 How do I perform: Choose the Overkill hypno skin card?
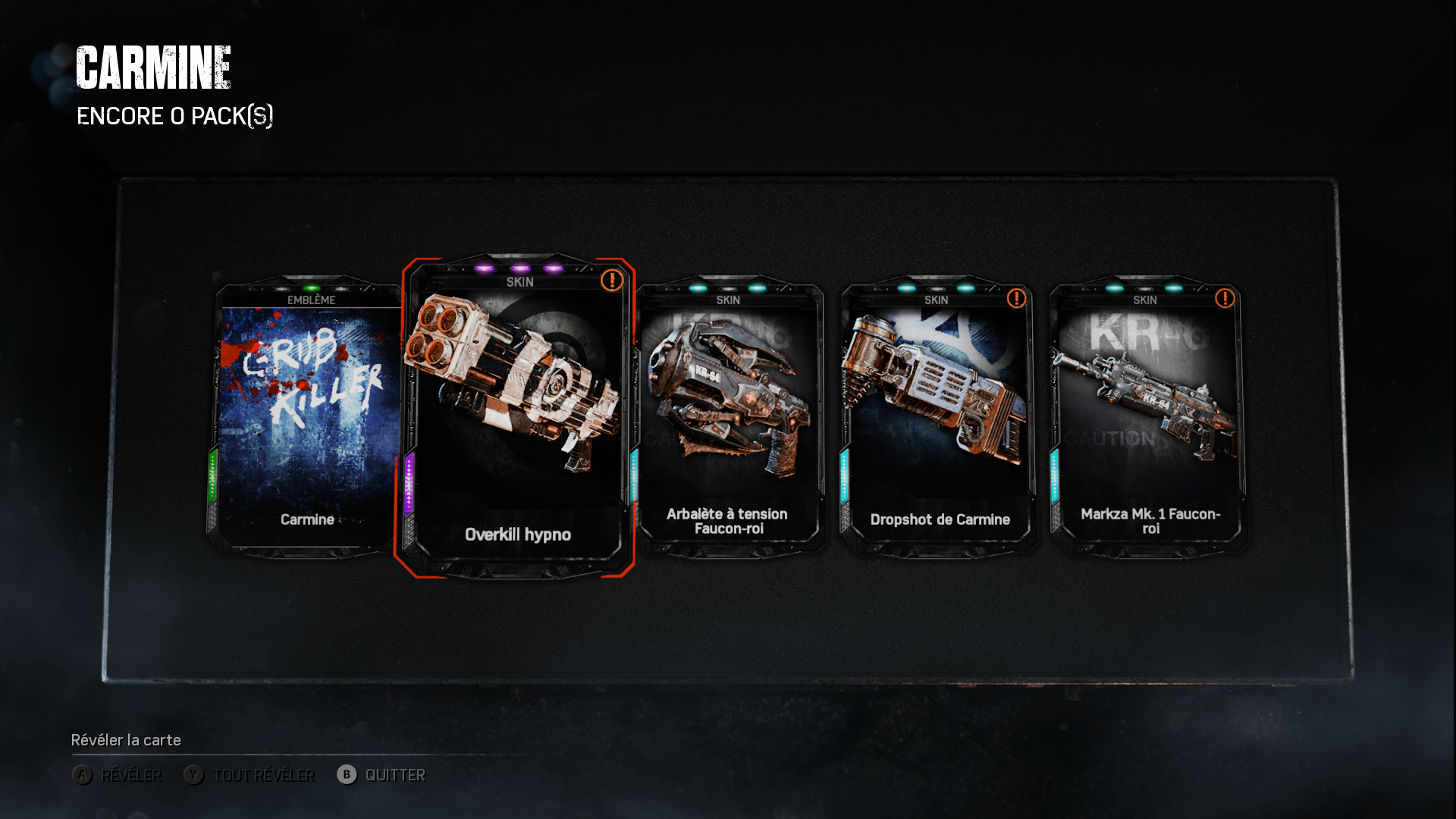[518, 417]
